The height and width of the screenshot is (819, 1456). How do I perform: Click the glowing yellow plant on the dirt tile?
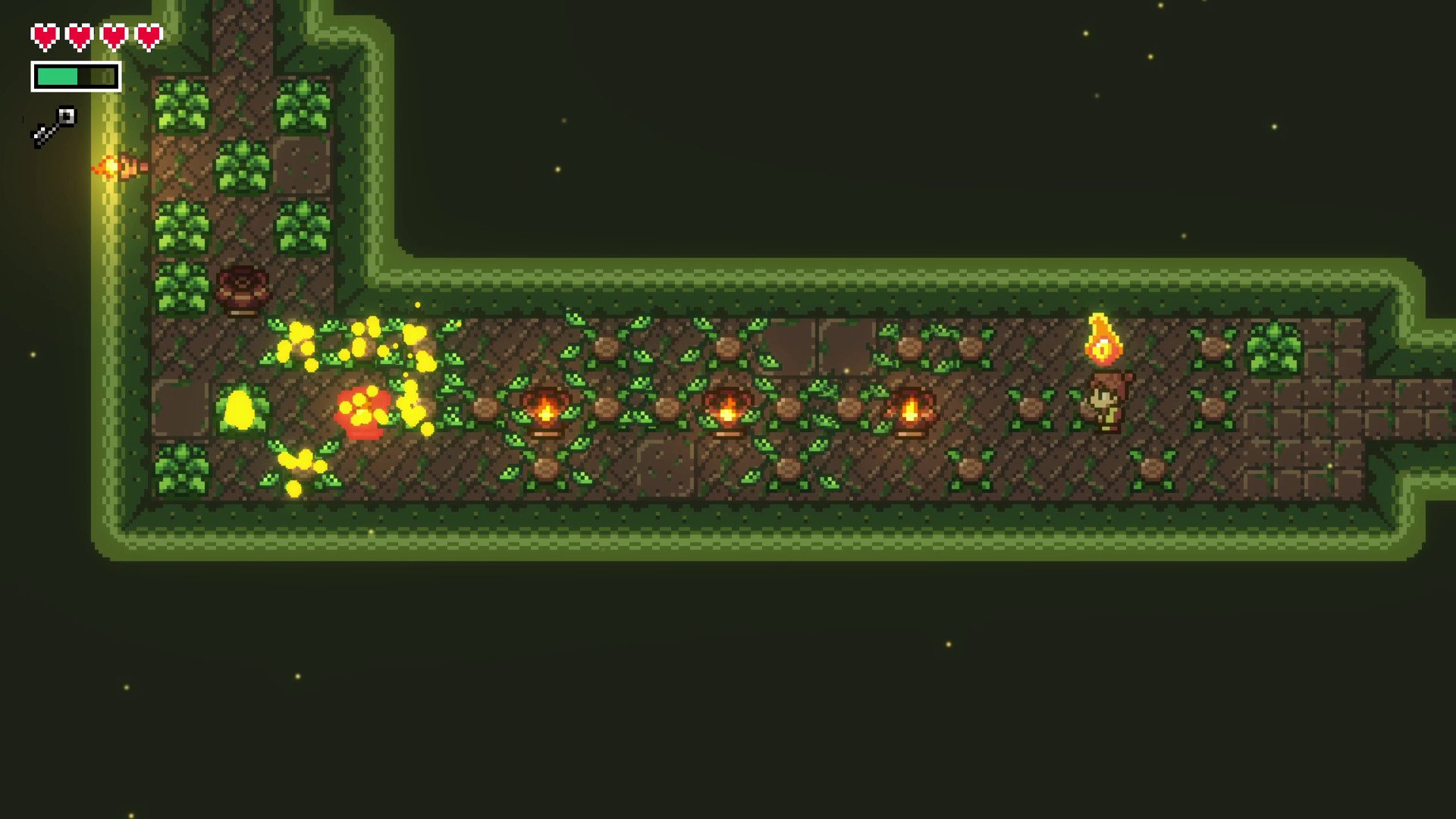[x=239, y=409]
